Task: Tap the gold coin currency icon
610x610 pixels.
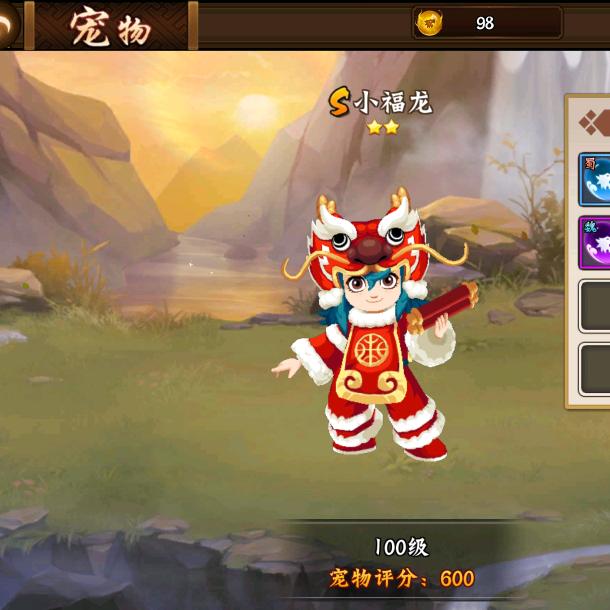Action: [430, 22]
